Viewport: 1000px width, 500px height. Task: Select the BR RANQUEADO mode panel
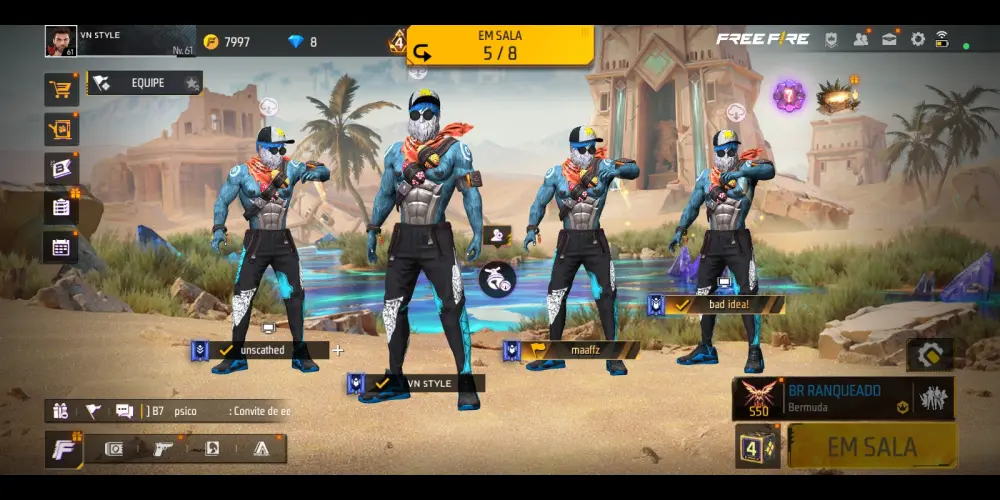842,398
